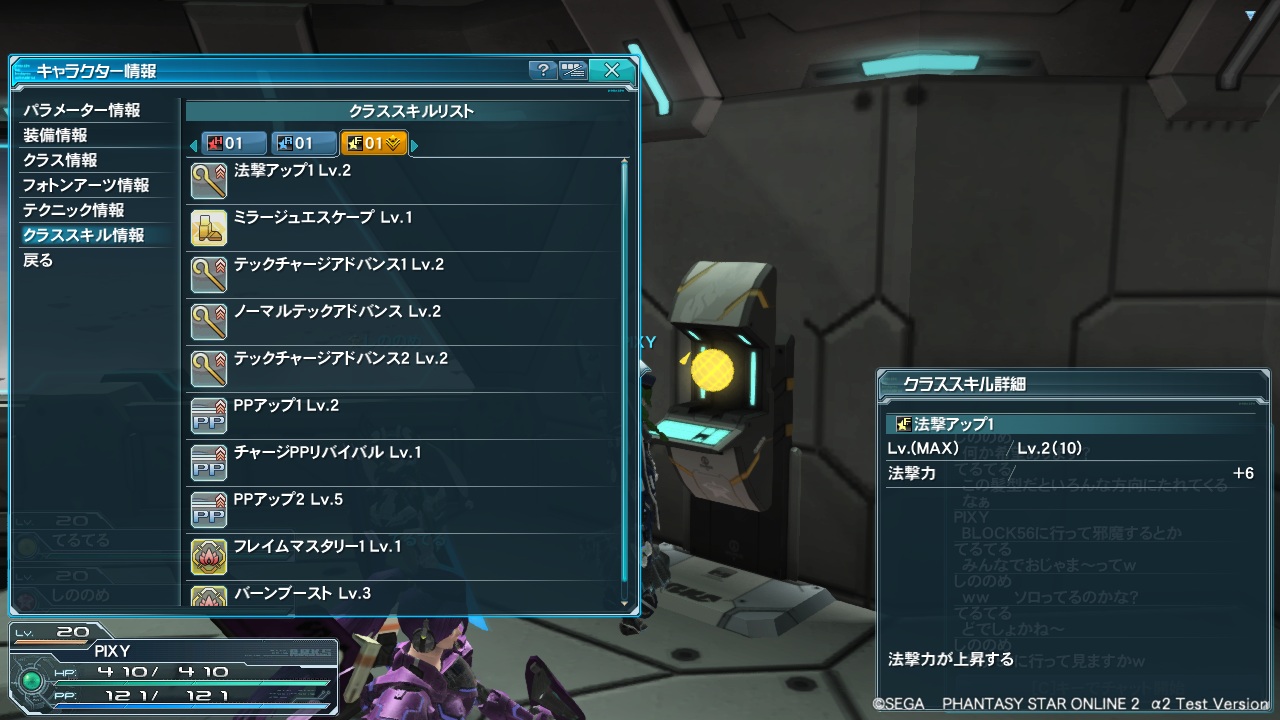Go back with the 戻る entry

[38, 260]
